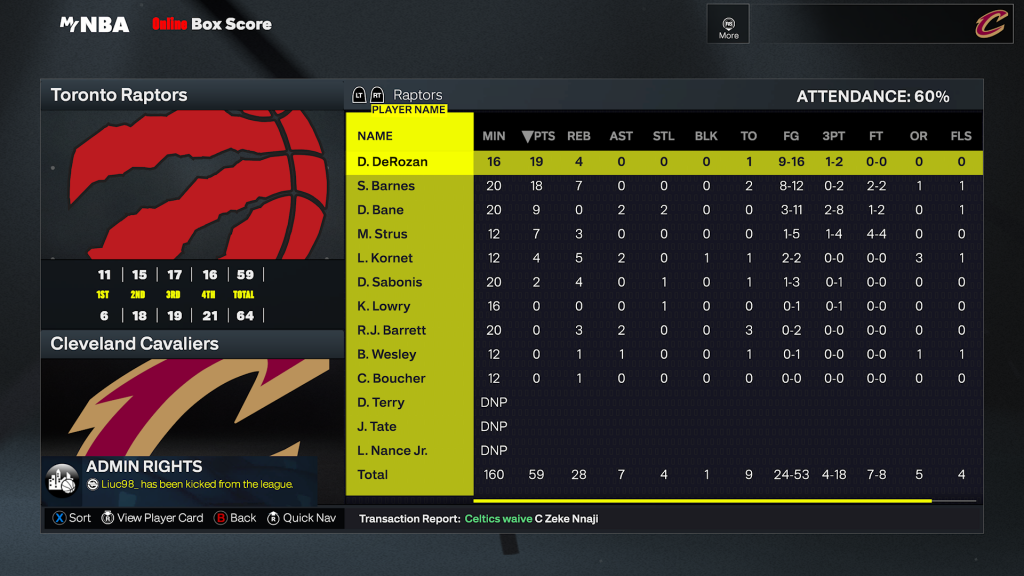This screenshot has height=576, width=1024.
Task: Pick B. Wesley from the roster
Action: (x=387, y=354)
